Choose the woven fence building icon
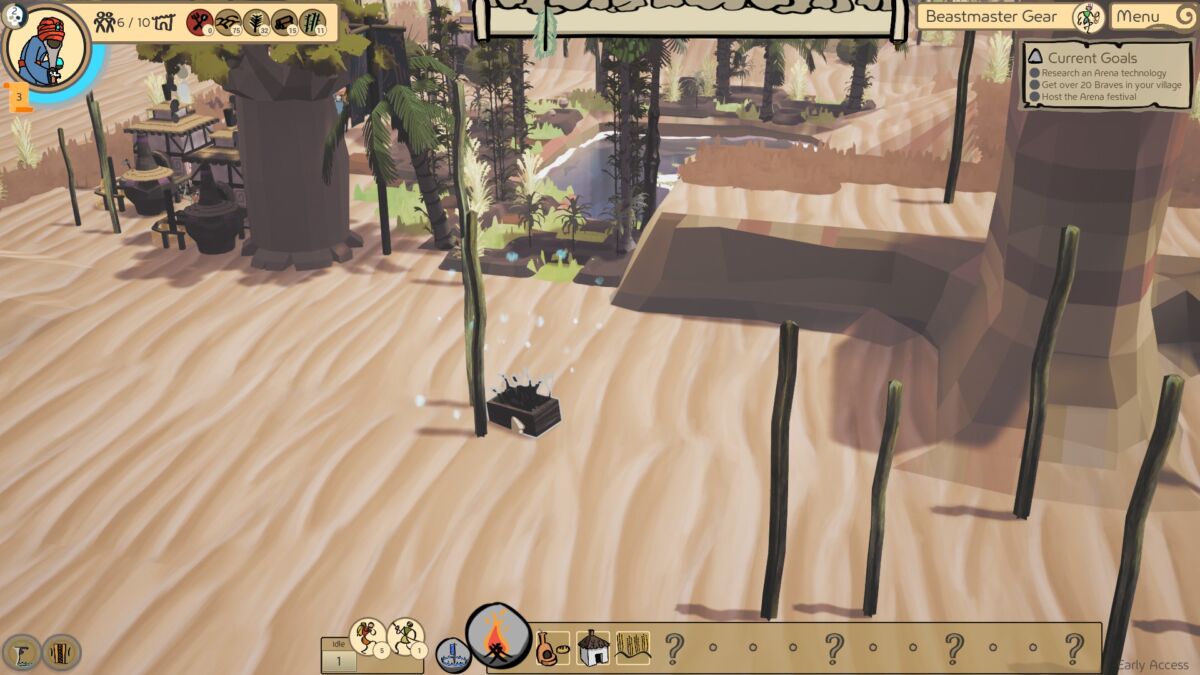The width and height of the screenshot is (1200, 675). coord(632,647)
